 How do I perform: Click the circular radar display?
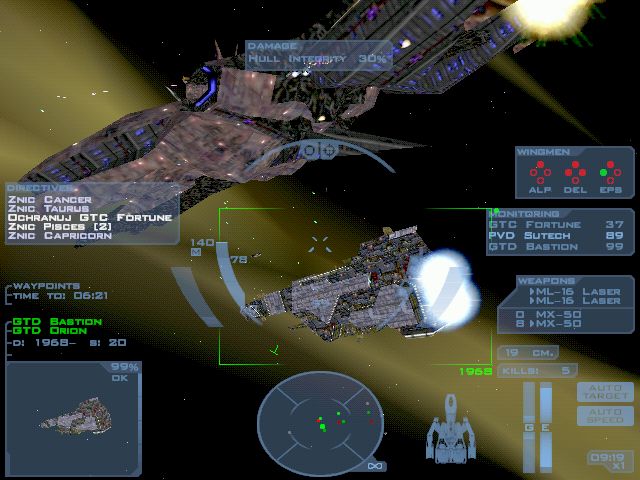[321, 421]
